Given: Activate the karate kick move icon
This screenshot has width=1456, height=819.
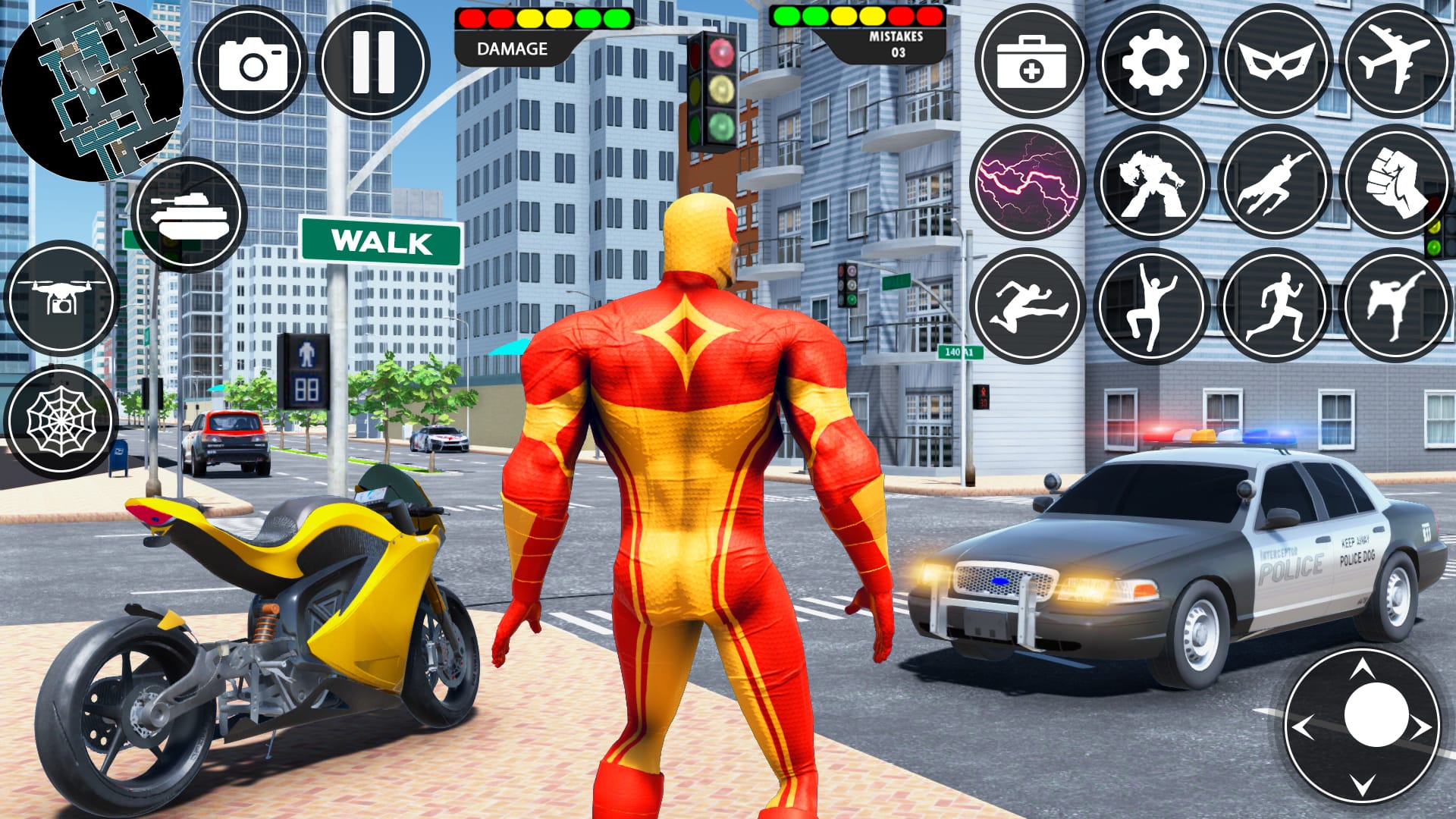Looking at the screenshot, I should [1399, 303].
